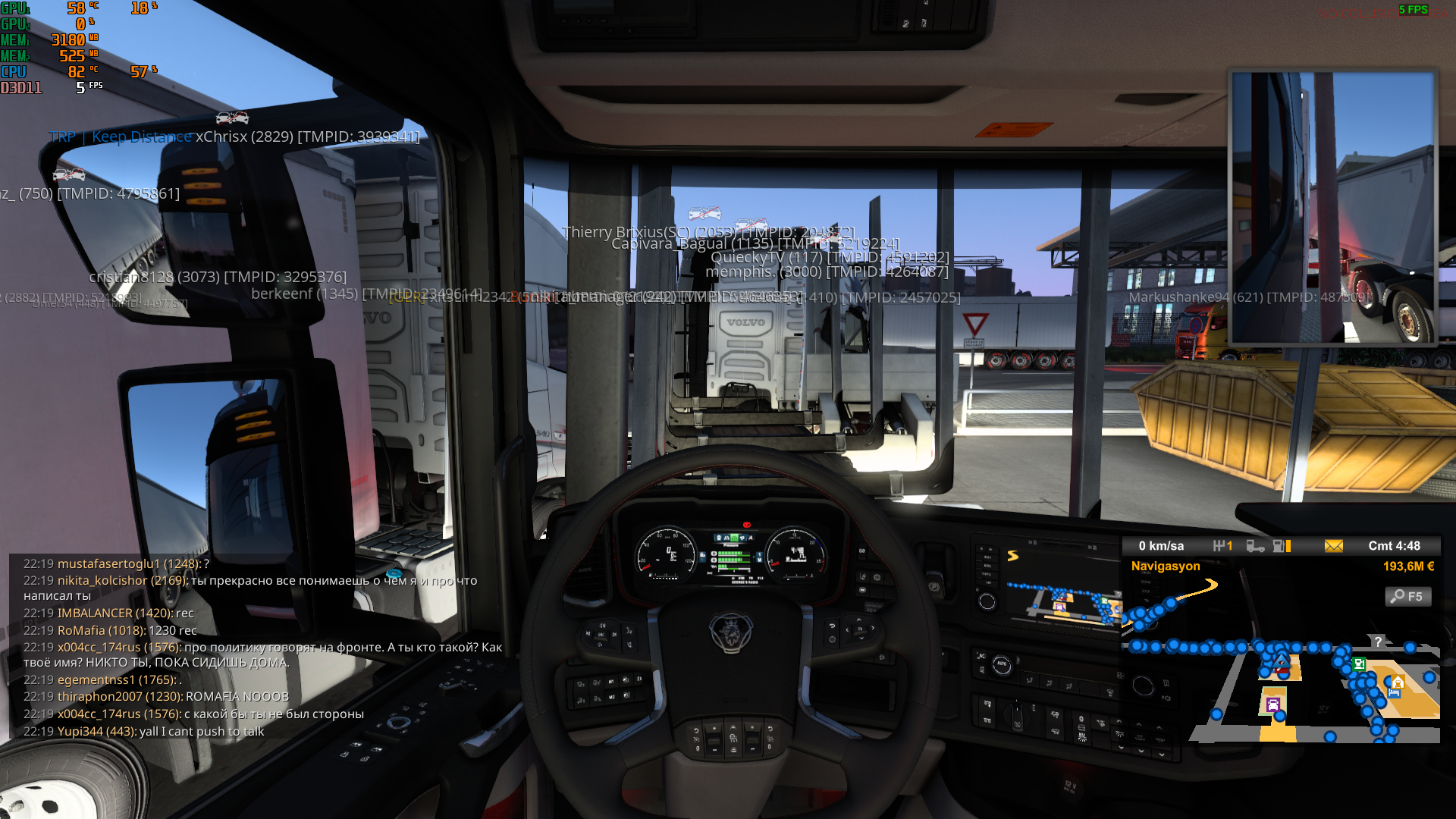Click the gear indicator showing 1
This screenshot has height=819, width=1456.
click(1223, 546)
